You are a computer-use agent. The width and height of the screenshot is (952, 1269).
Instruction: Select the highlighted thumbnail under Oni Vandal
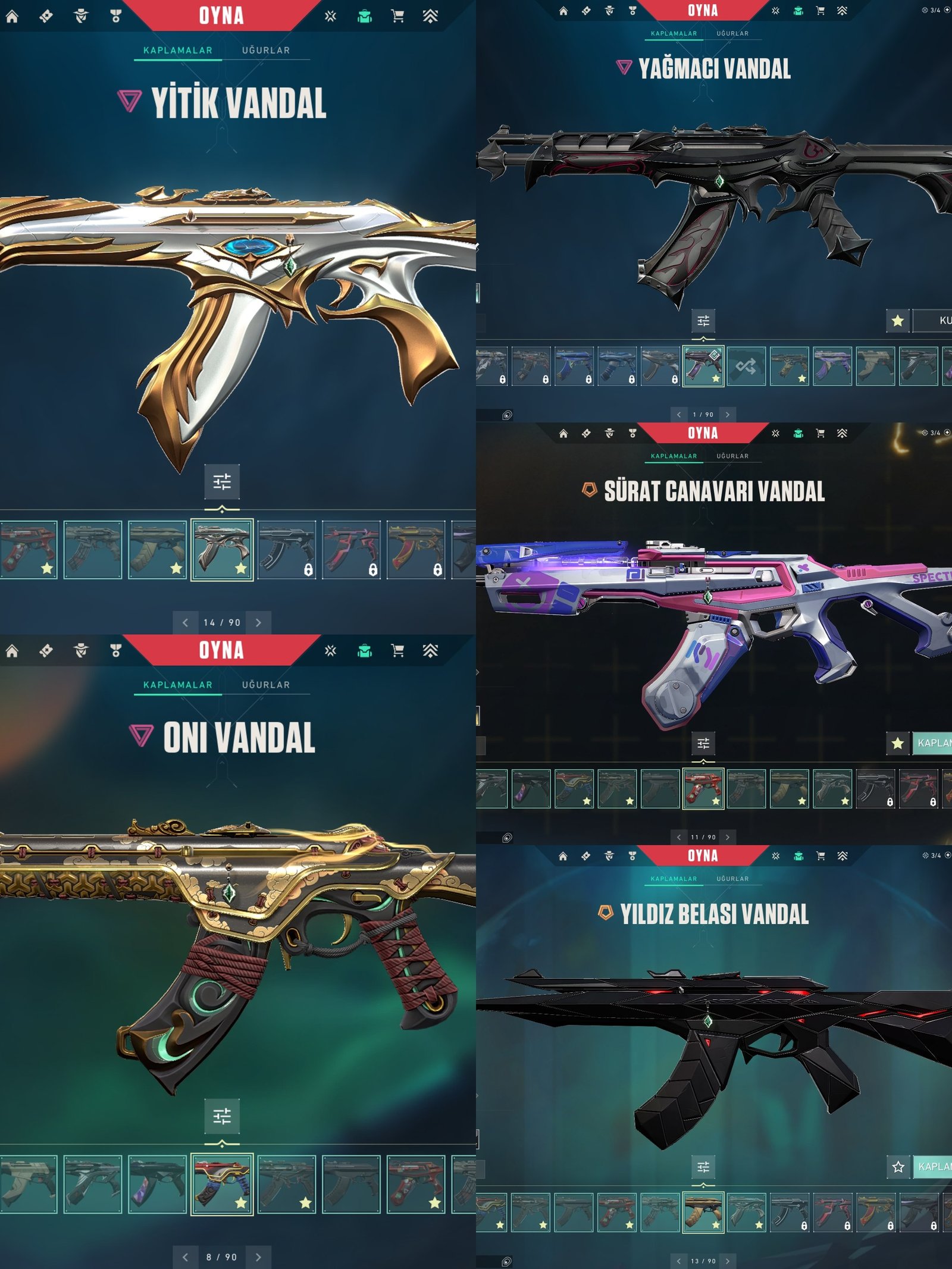tap(222, 1184)
